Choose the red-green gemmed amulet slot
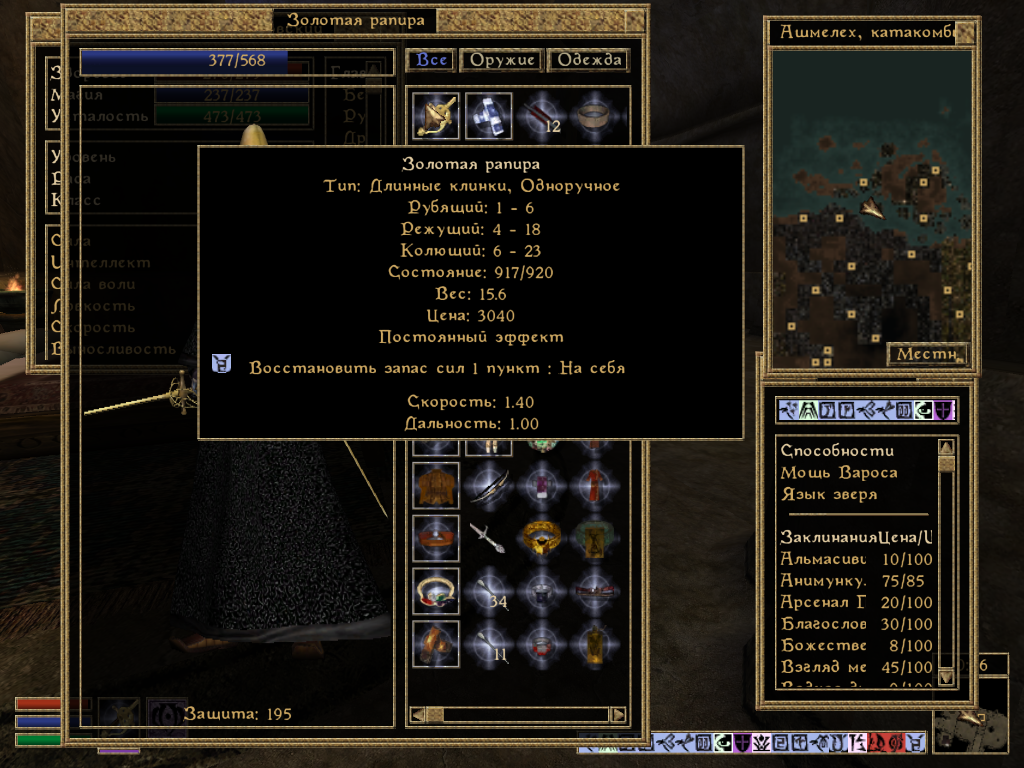1024x768 pixels. click(436, 592)
